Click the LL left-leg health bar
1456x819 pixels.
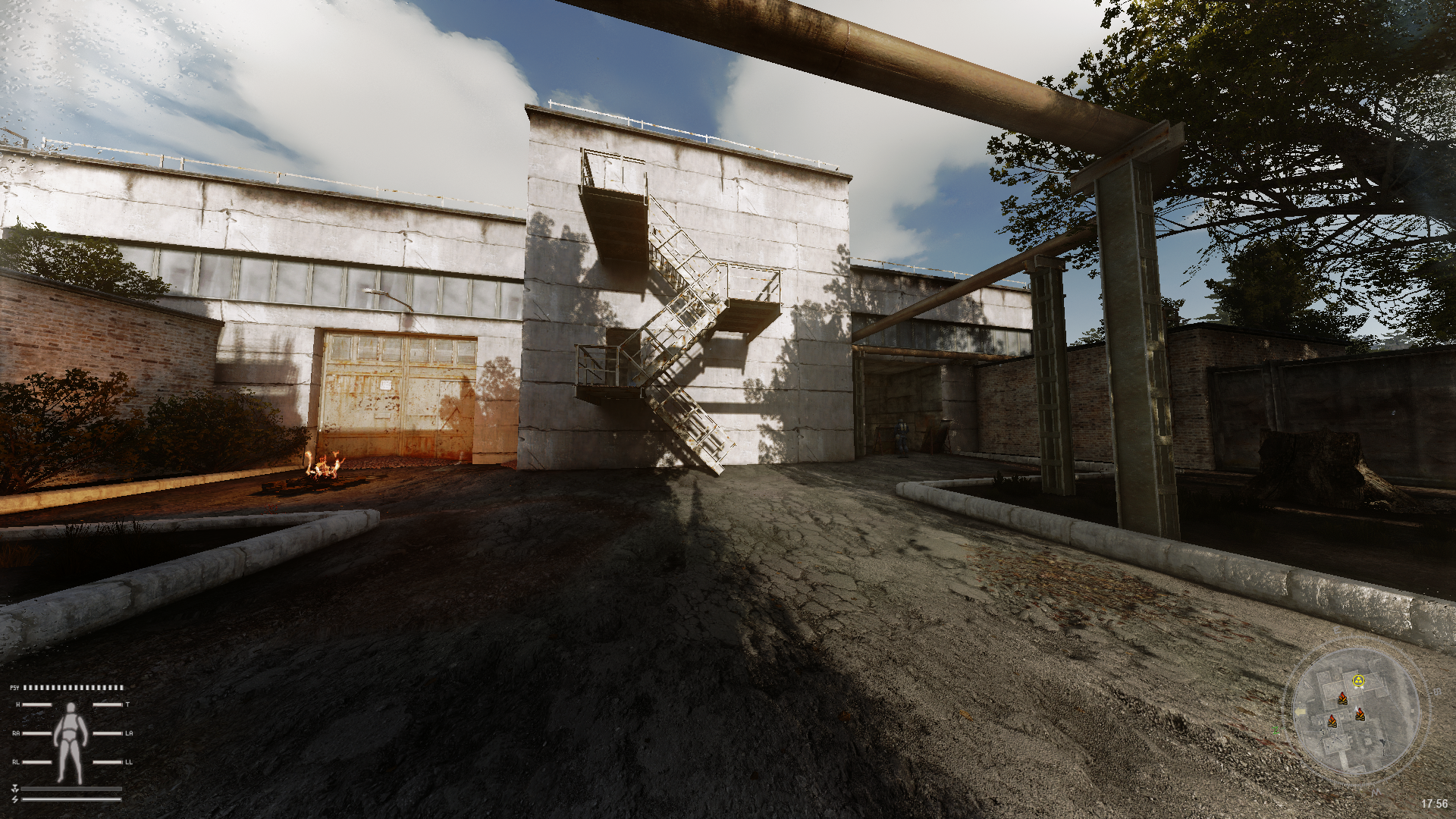tap(108, 762)
